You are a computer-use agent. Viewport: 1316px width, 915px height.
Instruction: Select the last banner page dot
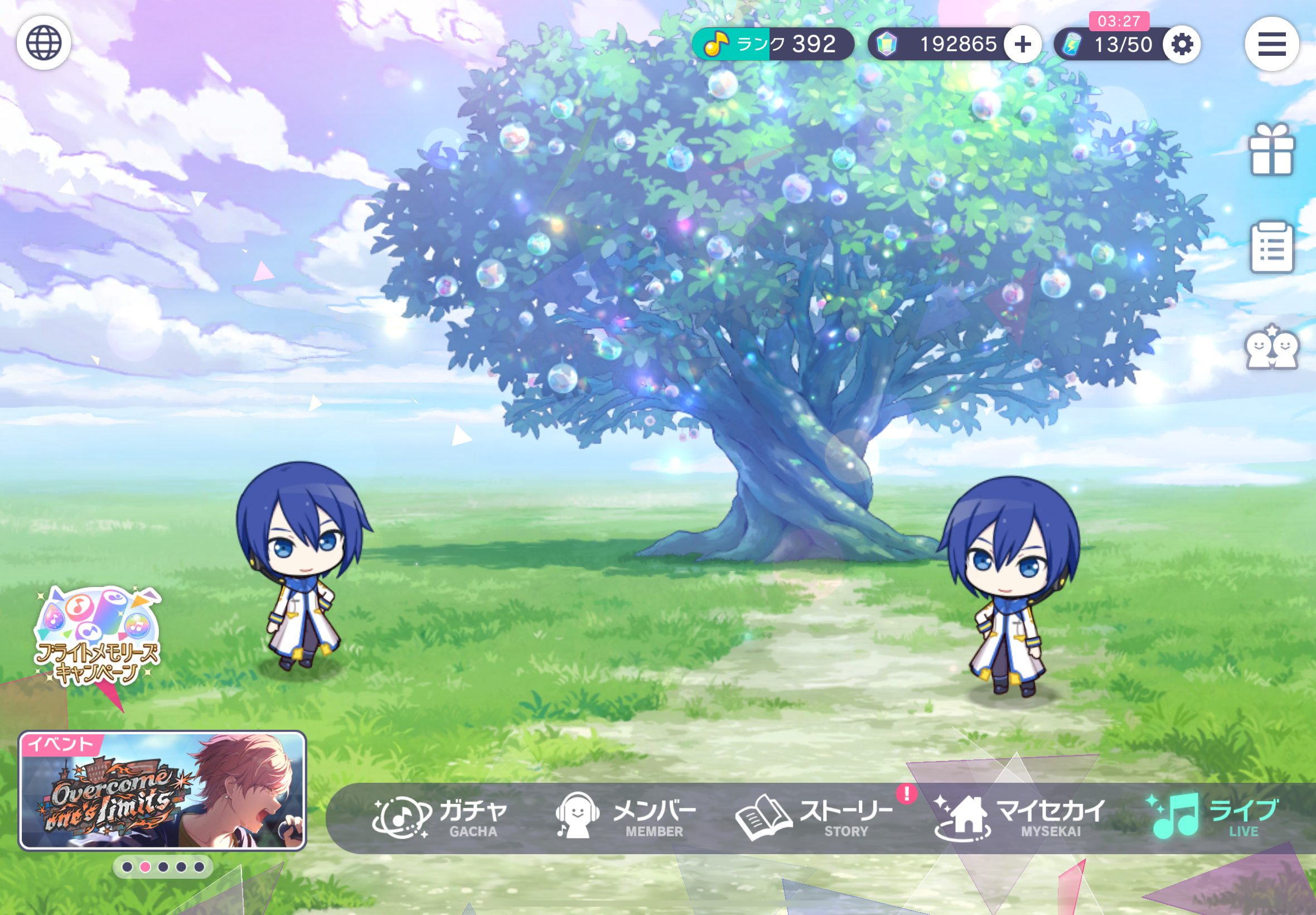click(x=199, y=867)
